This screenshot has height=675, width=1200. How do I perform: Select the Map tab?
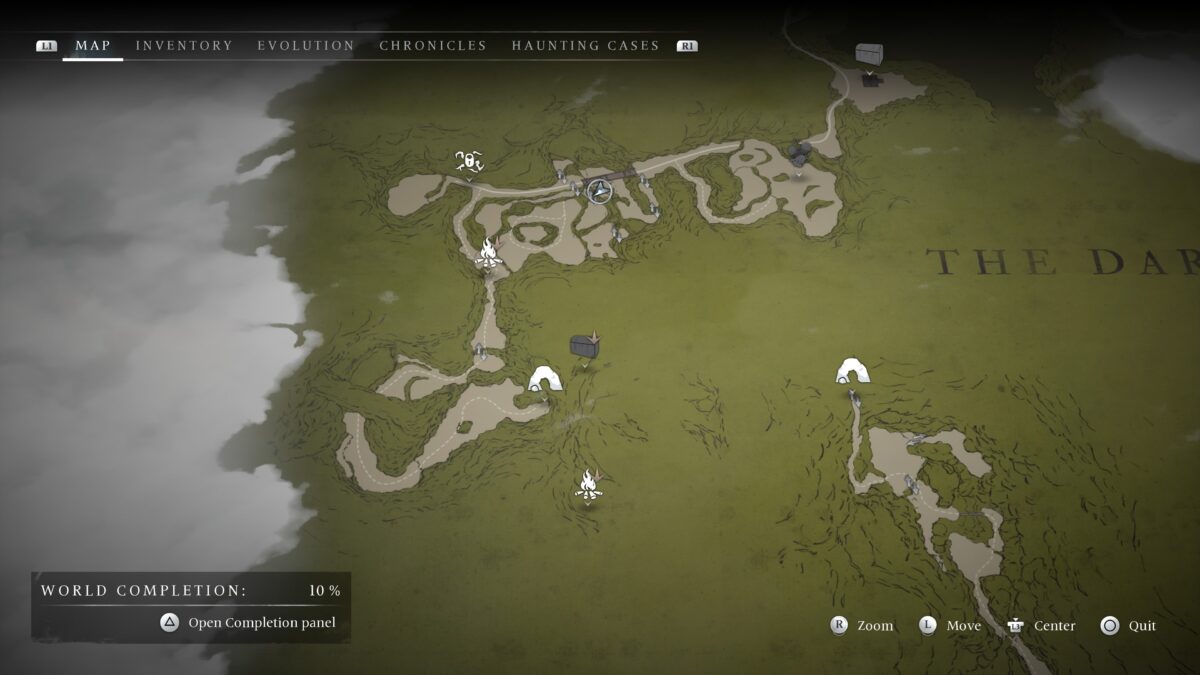[x=93, y=46]
